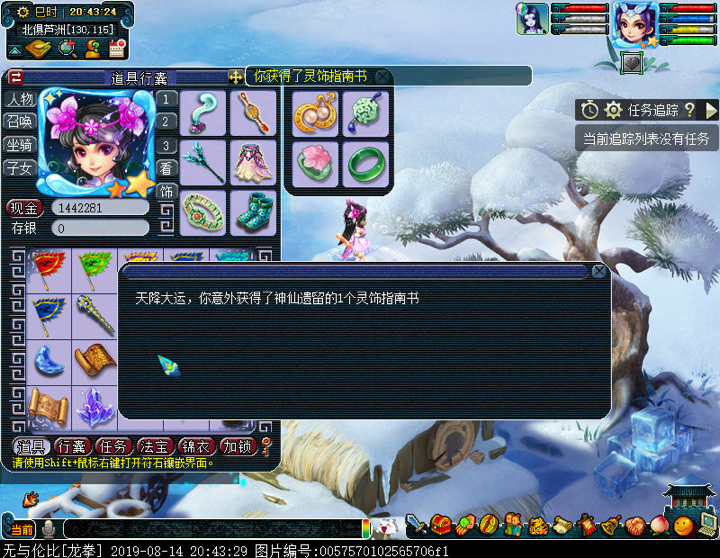Select the green jade ring accessory
Viewport: 720px width, 558px height.
pyautogui.click(x=366, y=163)
